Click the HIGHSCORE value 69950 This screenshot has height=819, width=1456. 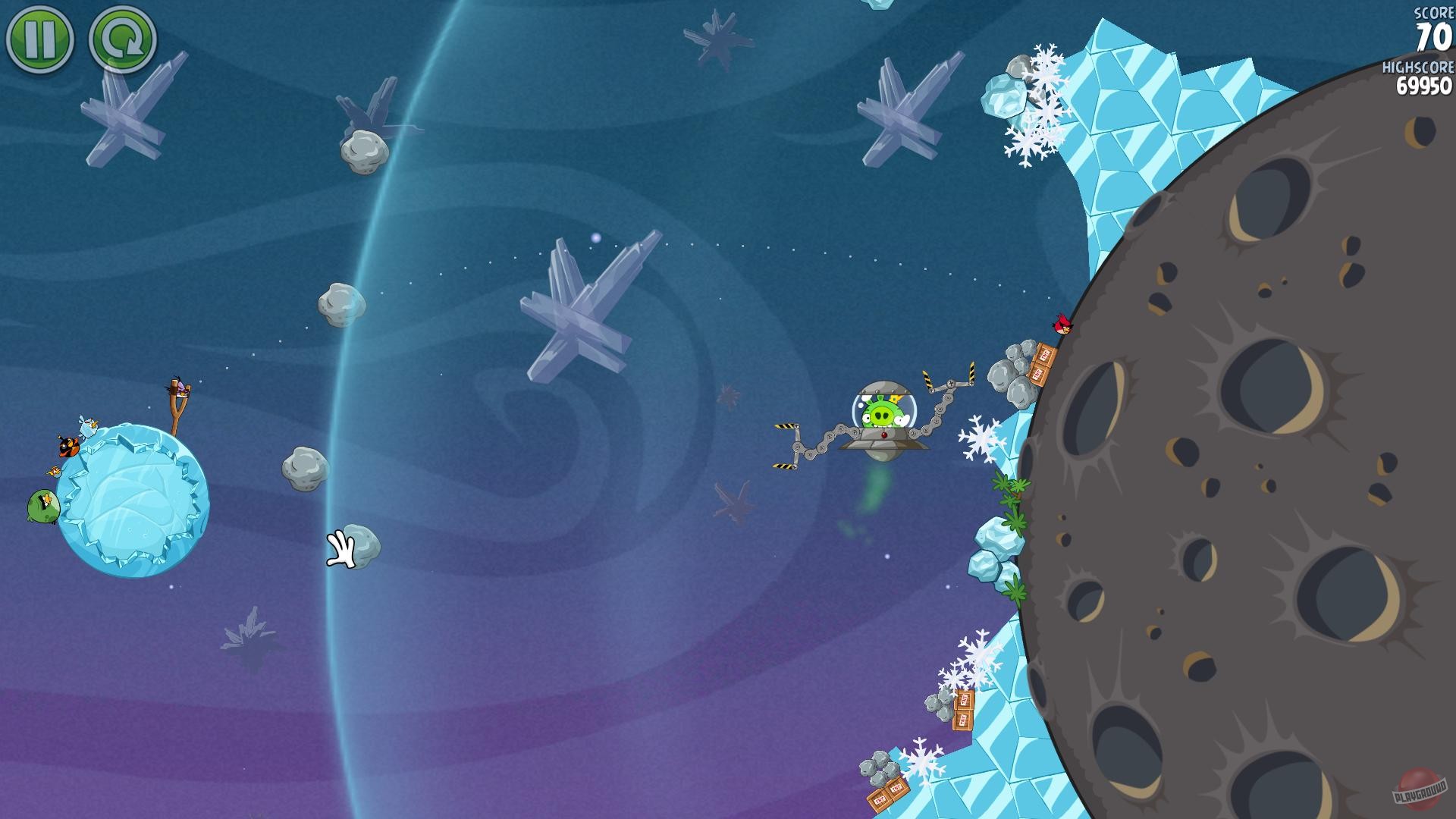1423,86
